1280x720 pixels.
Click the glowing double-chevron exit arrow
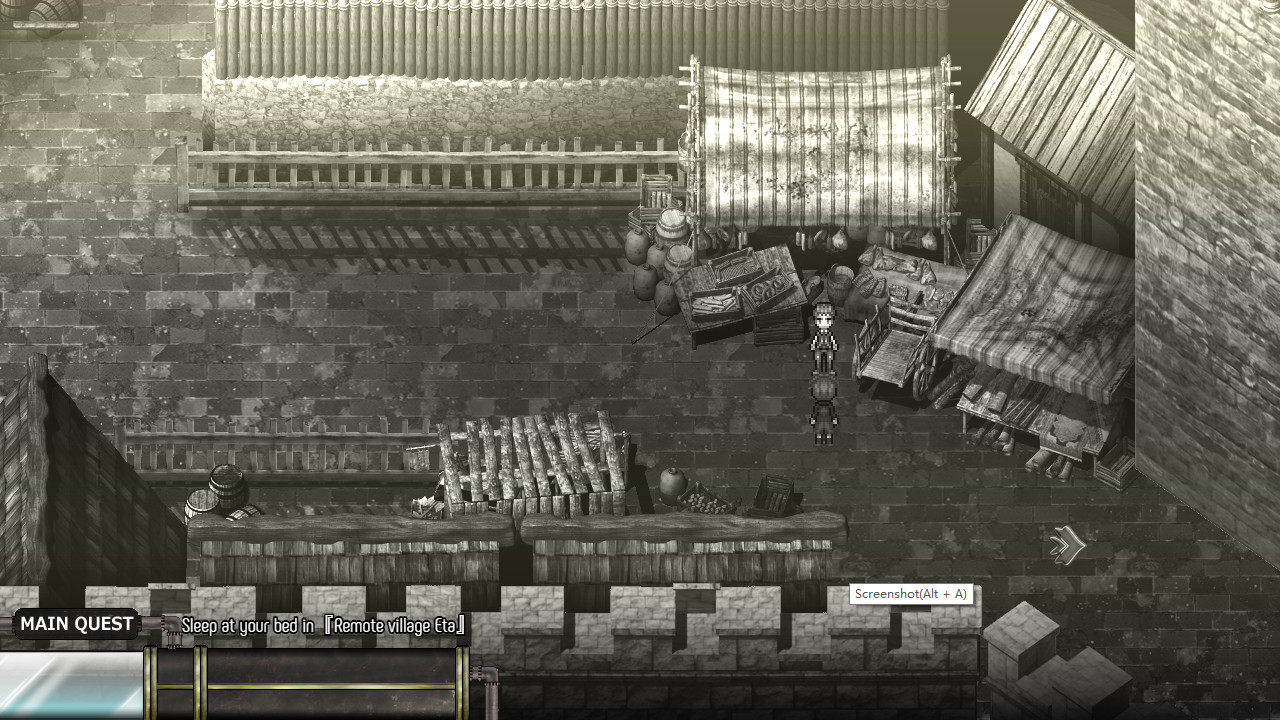[1066, 545]
